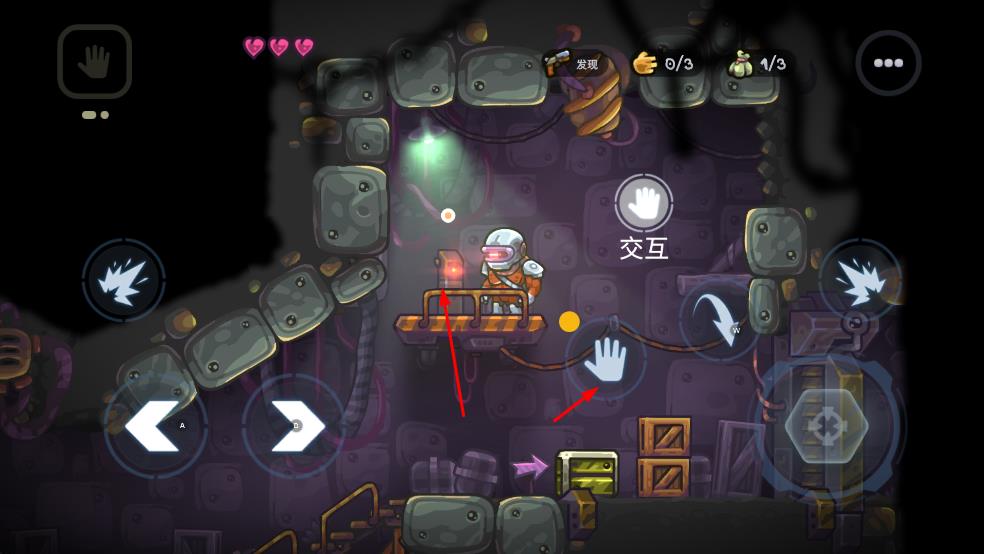Viewport: 984px width, 554px height.
Task: Tap the hand item slot in top-left
Action: 94,62
